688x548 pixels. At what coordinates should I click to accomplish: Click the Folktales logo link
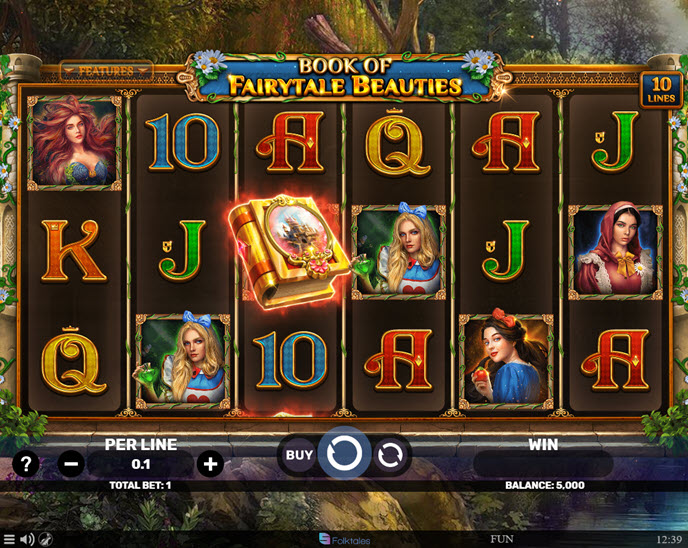click(344, 540)
